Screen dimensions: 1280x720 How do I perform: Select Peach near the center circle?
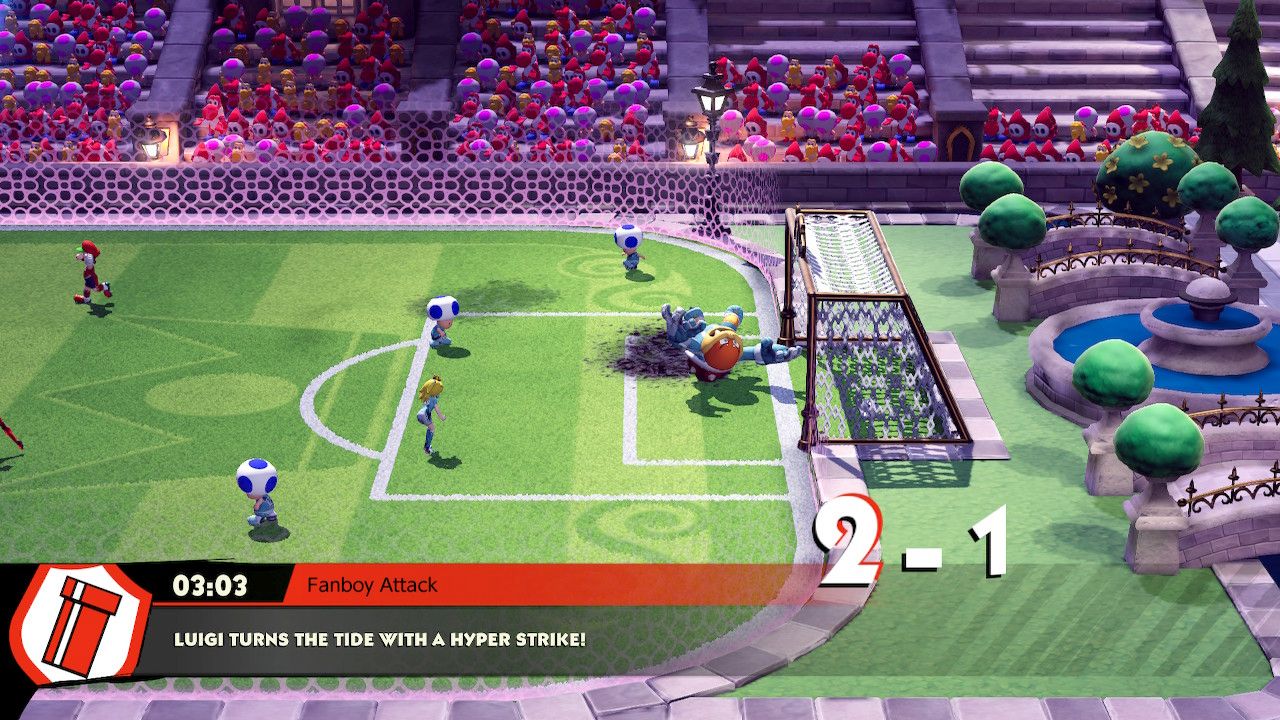point(430,410)
